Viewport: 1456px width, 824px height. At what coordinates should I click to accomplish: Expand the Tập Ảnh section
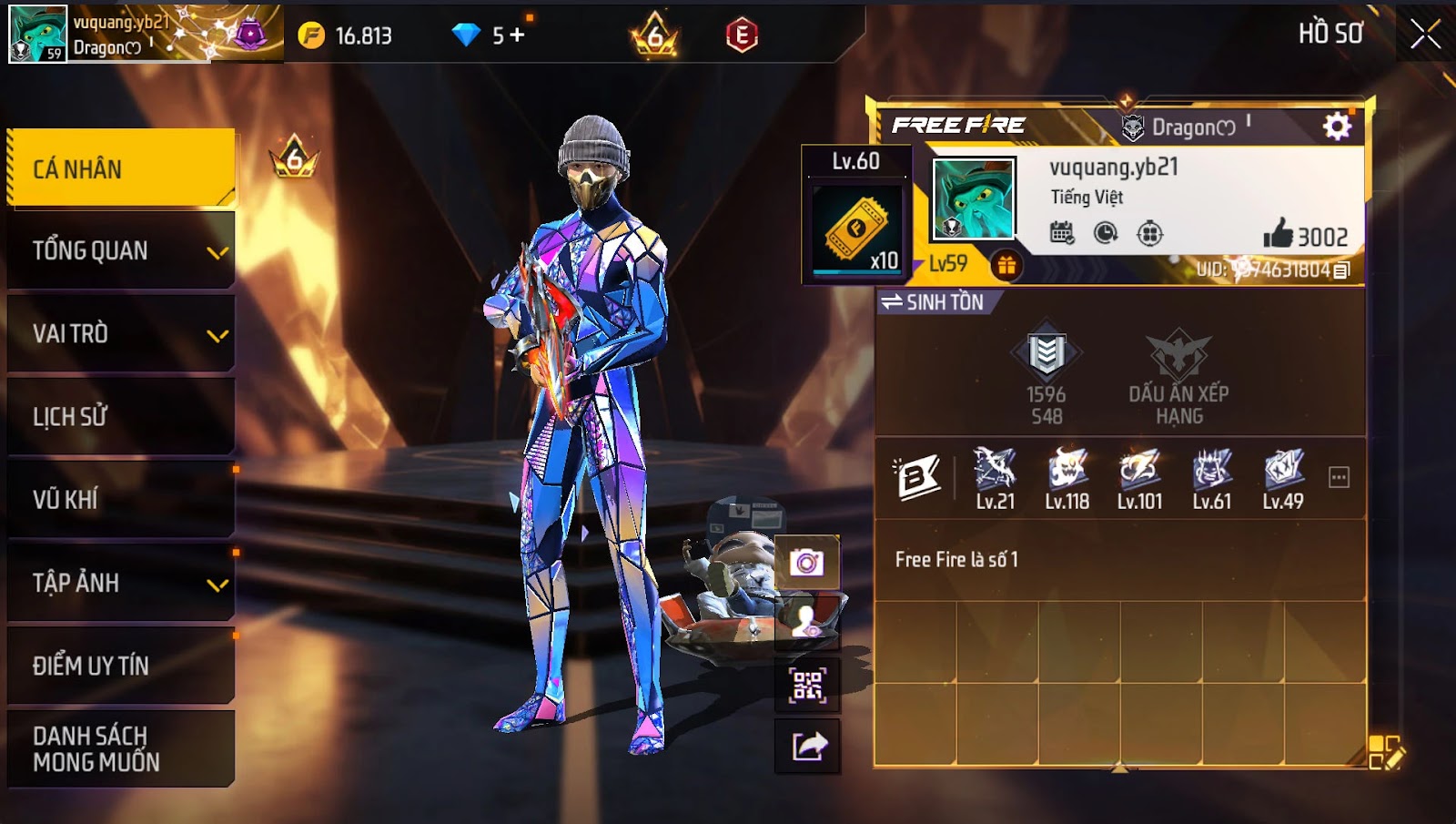pyautogui.click(x=120, y=583)
